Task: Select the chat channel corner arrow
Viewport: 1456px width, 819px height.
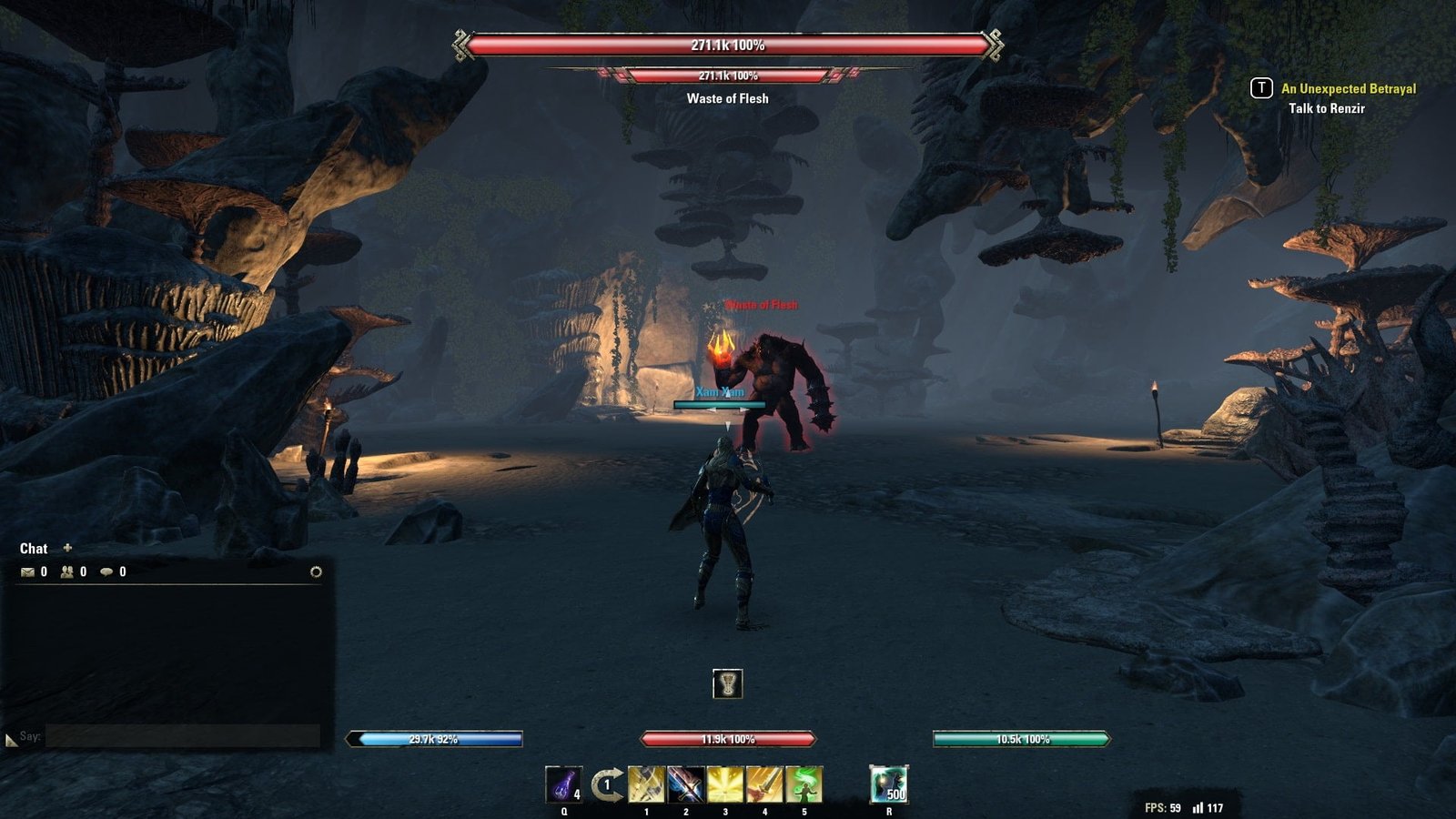Action: [x=11, y=740]
